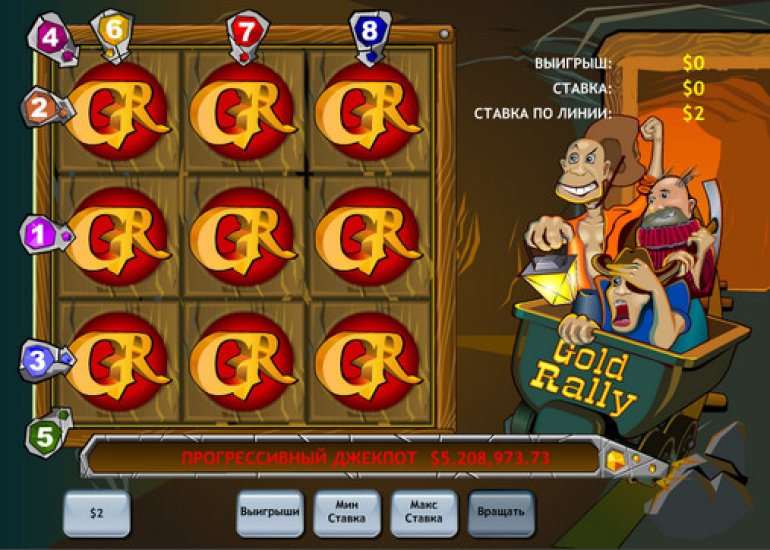Screen dimensions: 770x550
Task: Activate payline marker number 5
Action: (x=44, y=436)
